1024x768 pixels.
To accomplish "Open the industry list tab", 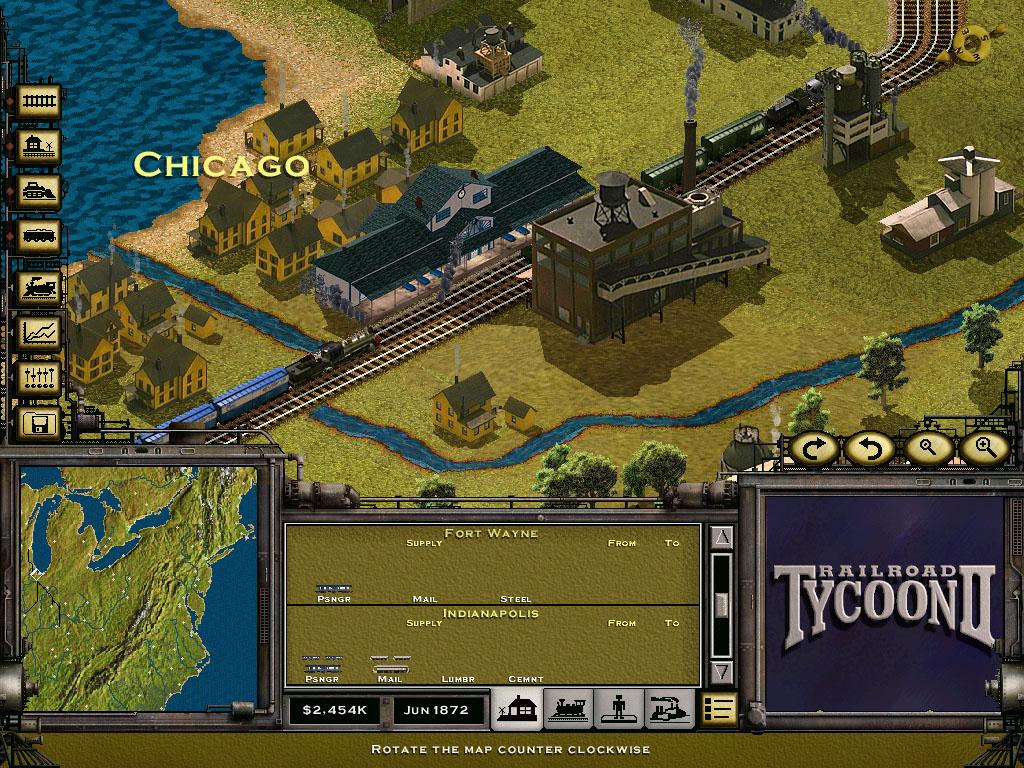I will point(669,709).
